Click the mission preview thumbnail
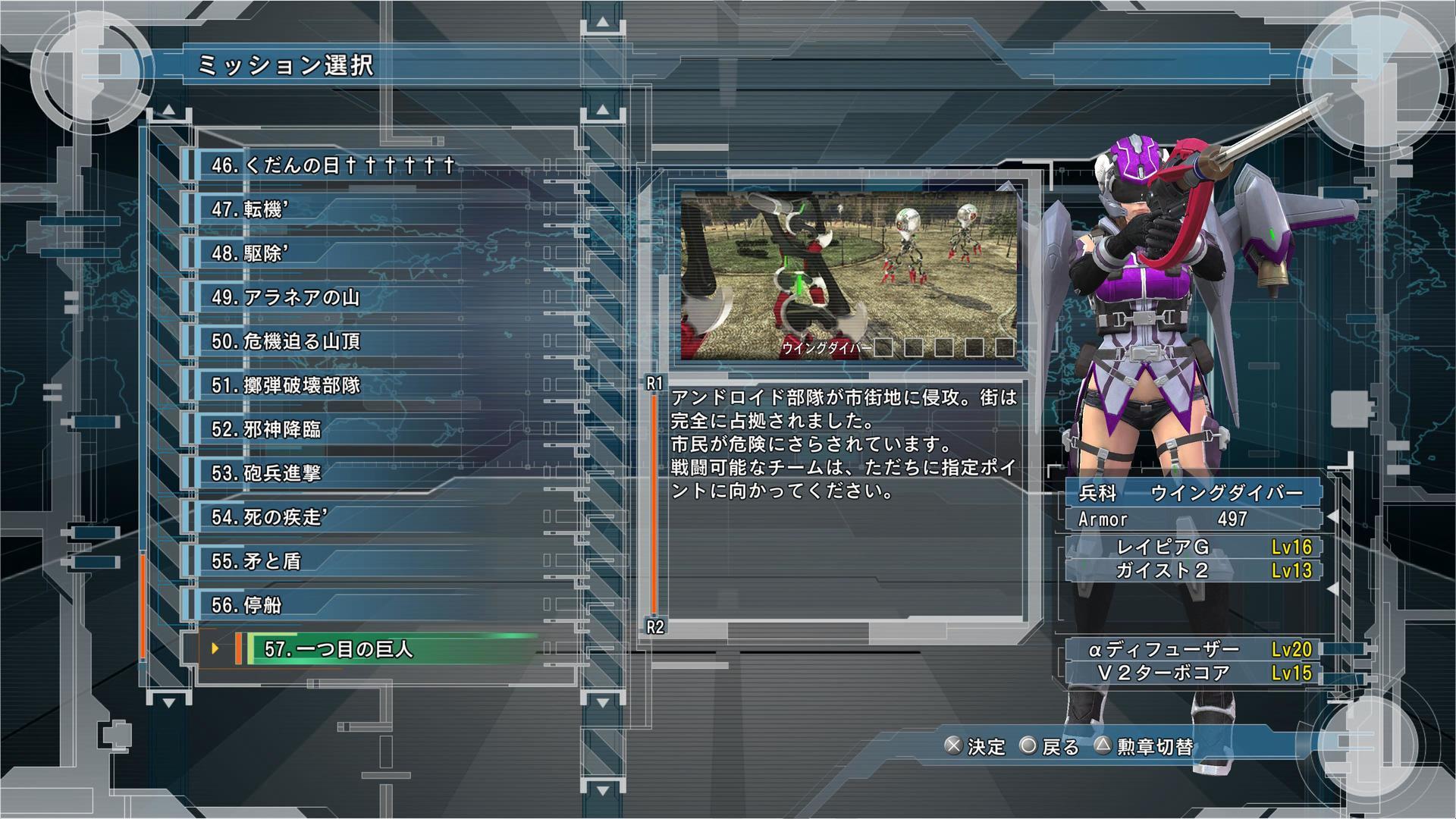This screenshot has height=819, width=1456. tap(848, 275)
